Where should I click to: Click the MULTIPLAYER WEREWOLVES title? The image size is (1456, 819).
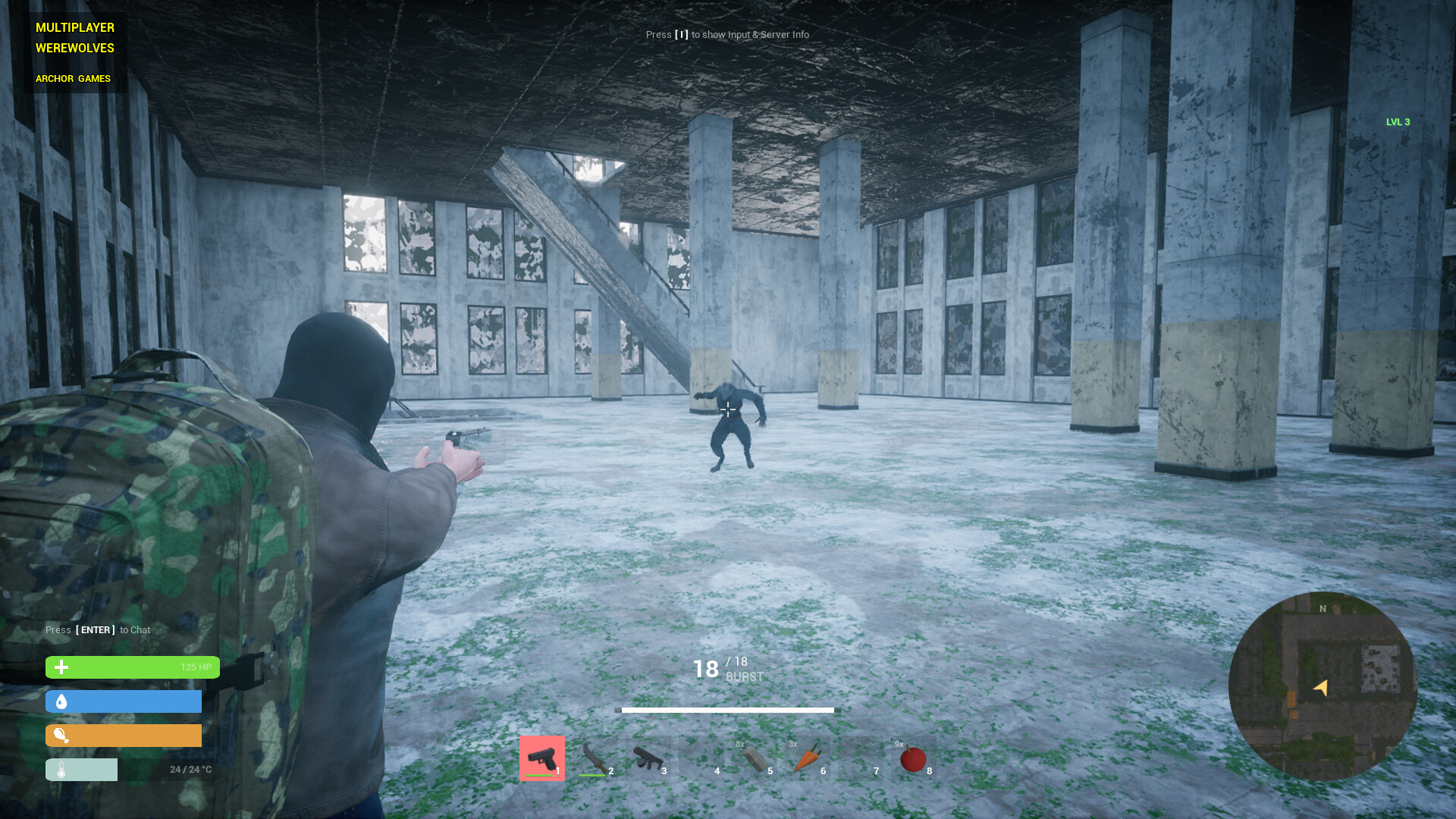click(x=74, y=37)
